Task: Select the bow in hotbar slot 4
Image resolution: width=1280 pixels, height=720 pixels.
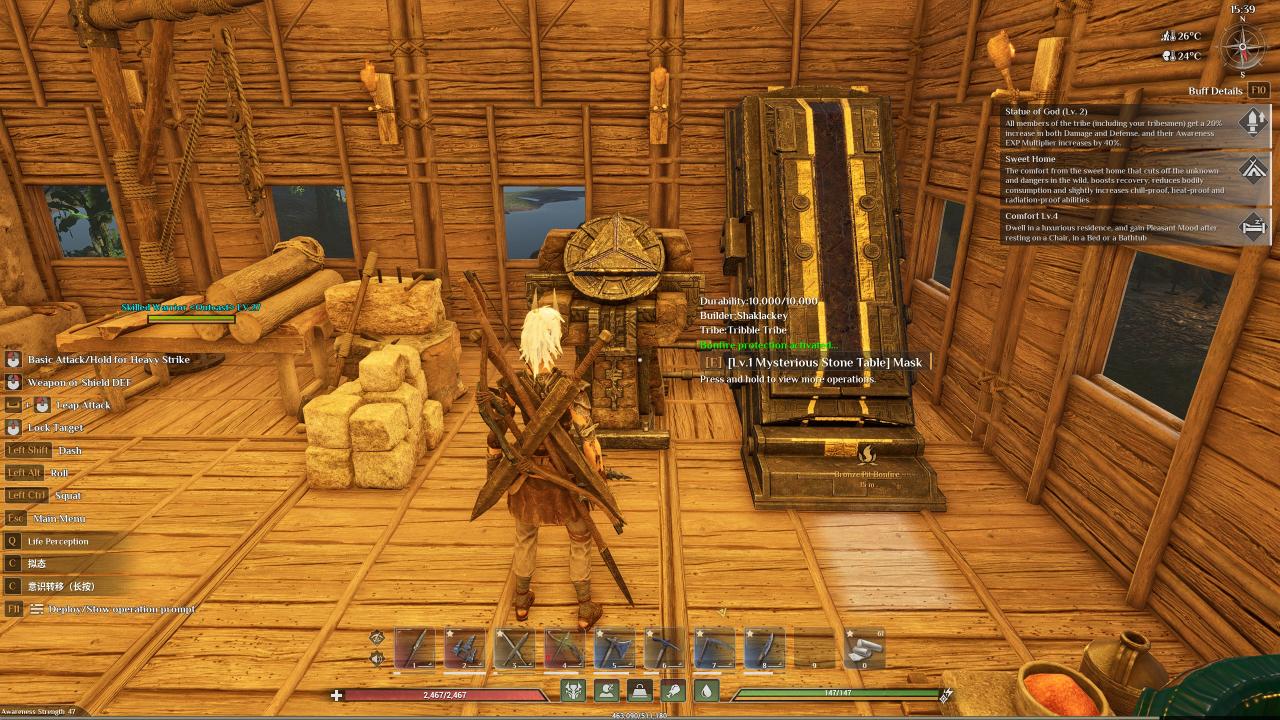Action: pyautogui.click(x=565, y=648)
